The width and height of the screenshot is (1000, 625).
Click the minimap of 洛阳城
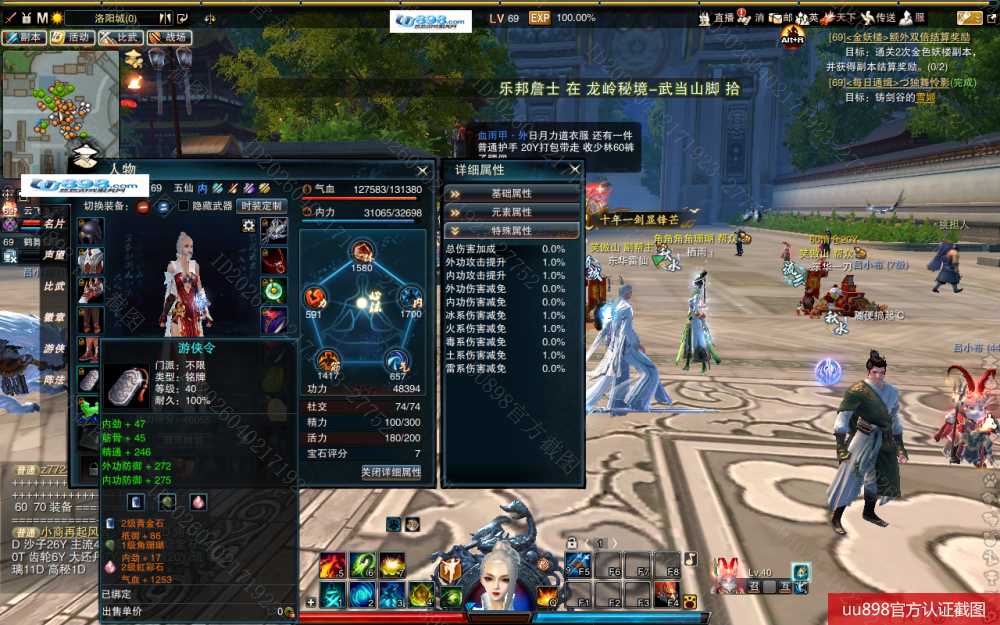click(x=60, y=100)
